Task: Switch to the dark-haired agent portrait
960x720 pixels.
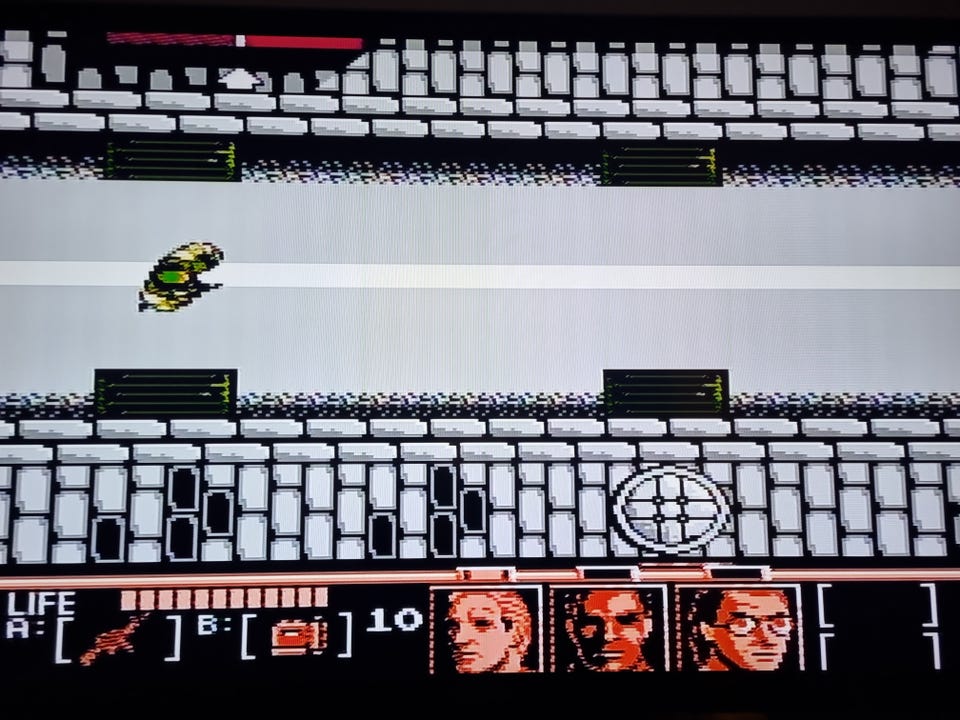Action: pyautogui.click(x=610, y=629)
